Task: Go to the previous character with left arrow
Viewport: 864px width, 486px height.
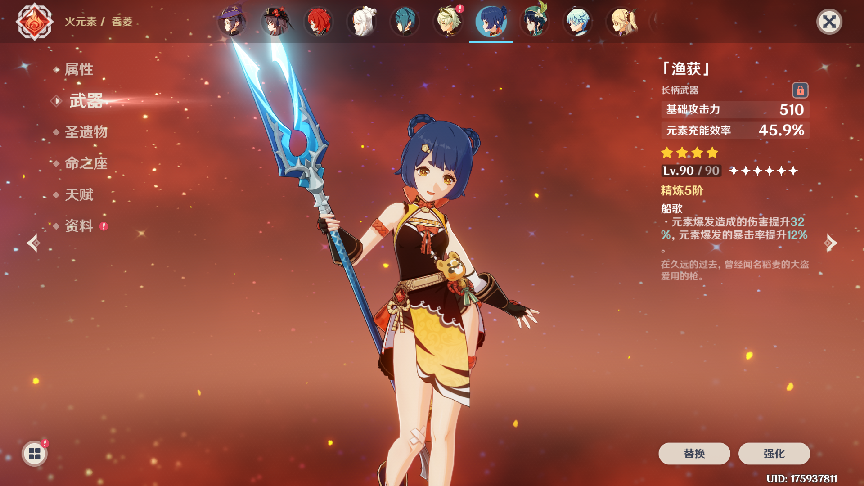Action: click(x=34, y=243)
